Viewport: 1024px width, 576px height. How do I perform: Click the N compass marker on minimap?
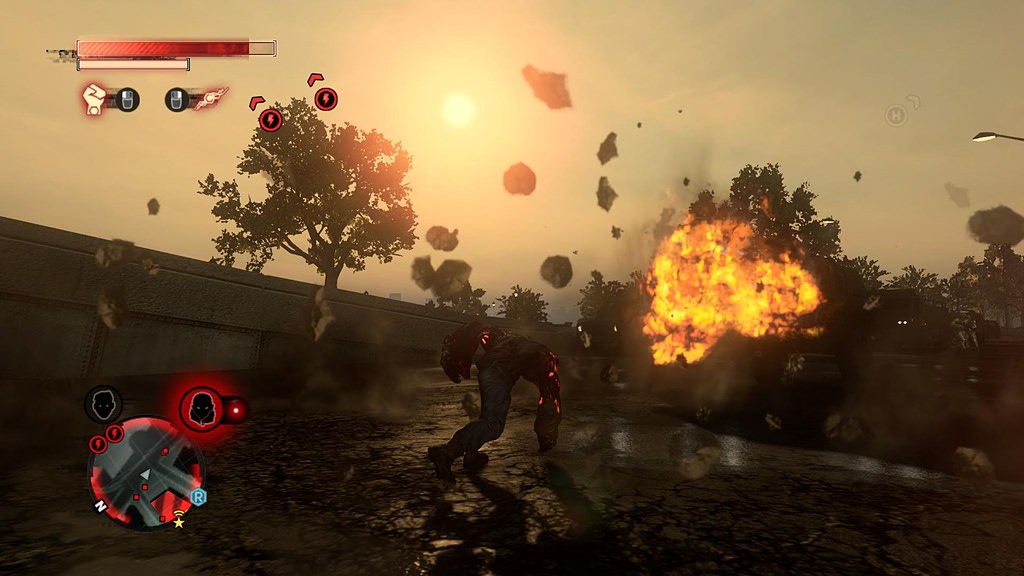coord(100,506)
